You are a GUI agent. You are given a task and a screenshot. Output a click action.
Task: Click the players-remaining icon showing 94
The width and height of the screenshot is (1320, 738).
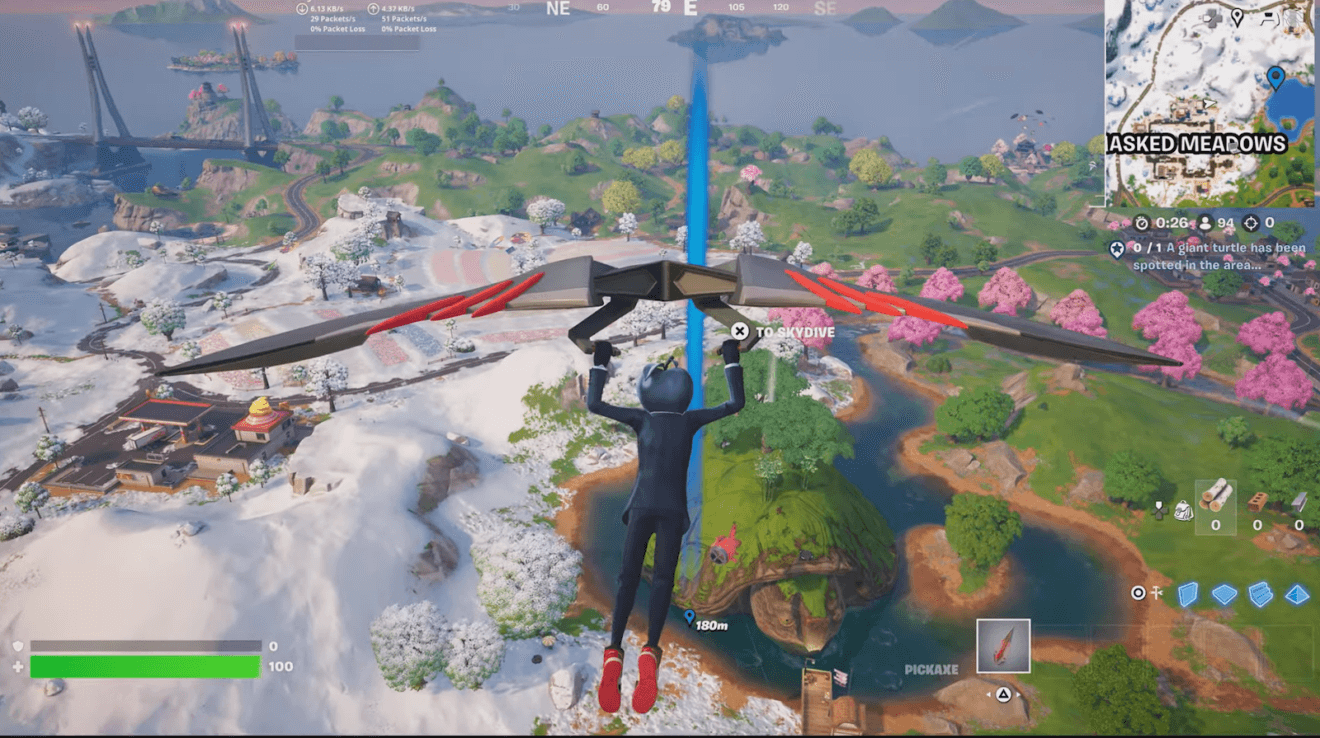(1205, 223)
